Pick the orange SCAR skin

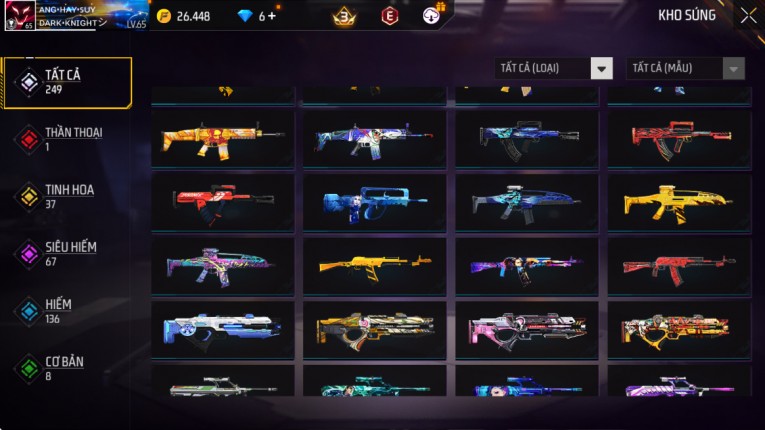222,139
